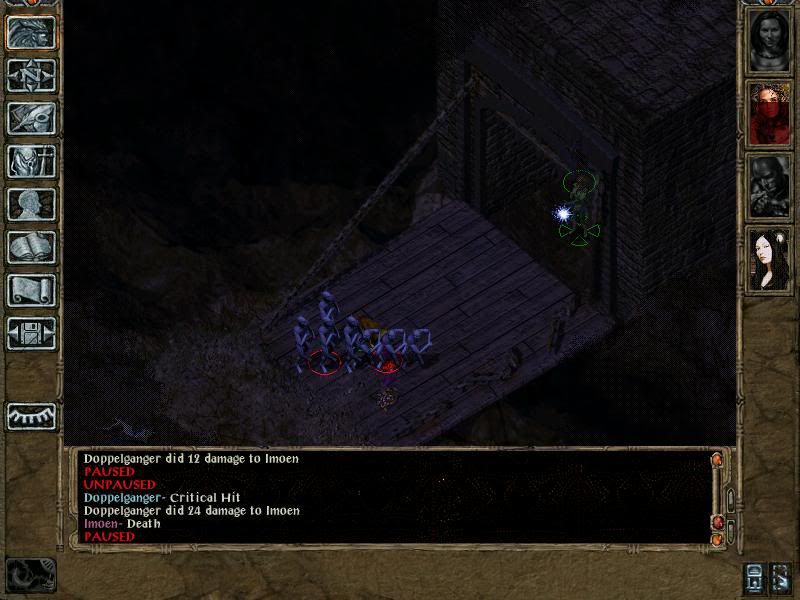The image size is (800, 600).
Task: Select the greyed-out dead woman's portrait
Action: [769, 41]
